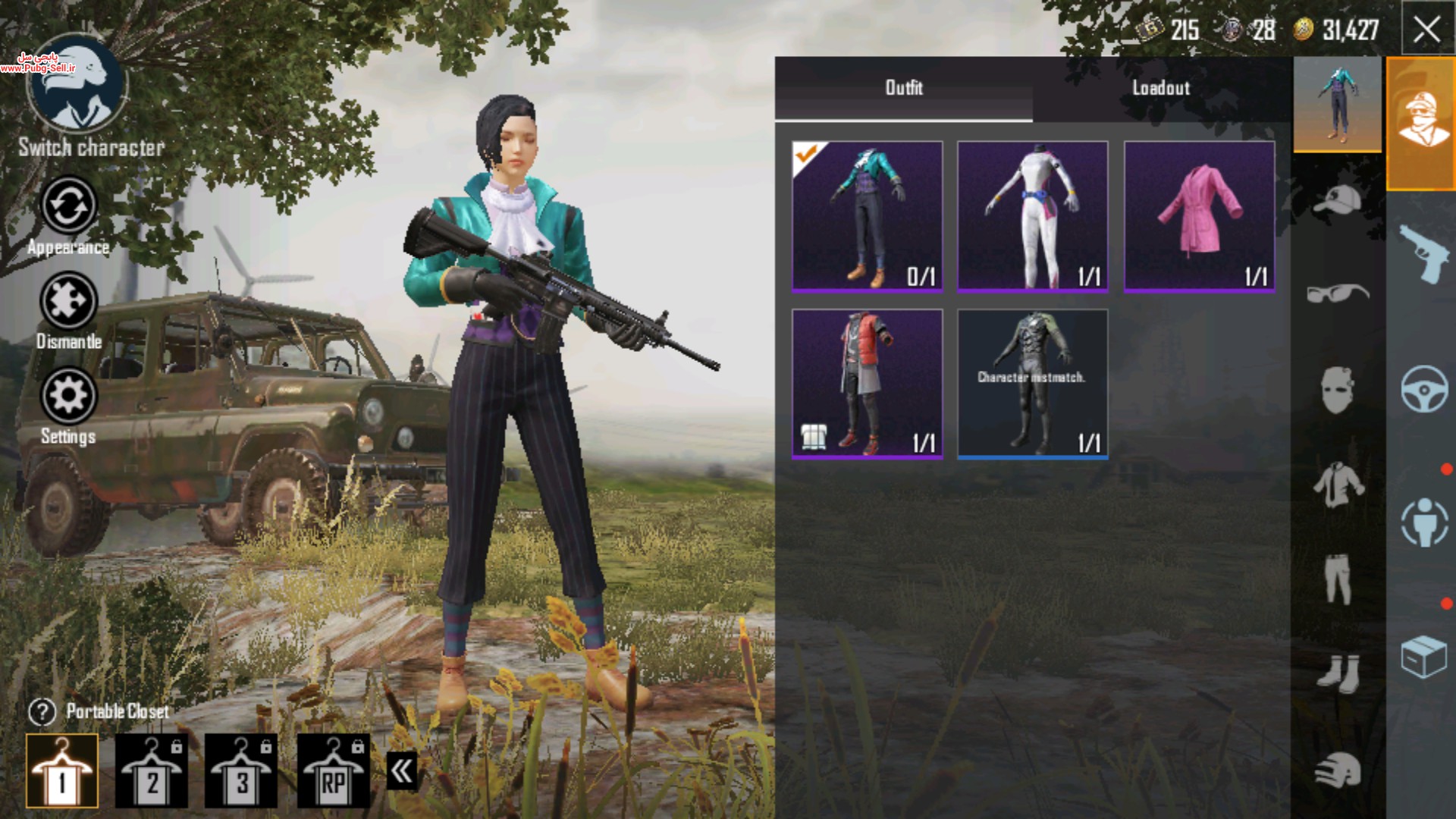Screen dimensions: 1456x819
Task: Open the Appearance editor
Action: pyautogui.click(x=68, y=206)
